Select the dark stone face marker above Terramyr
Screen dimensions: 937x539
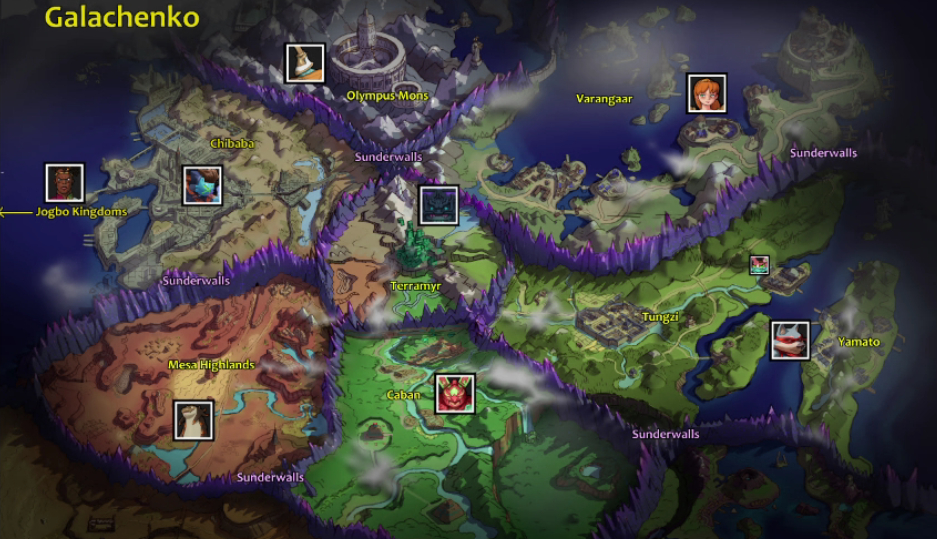coord(439,205)
